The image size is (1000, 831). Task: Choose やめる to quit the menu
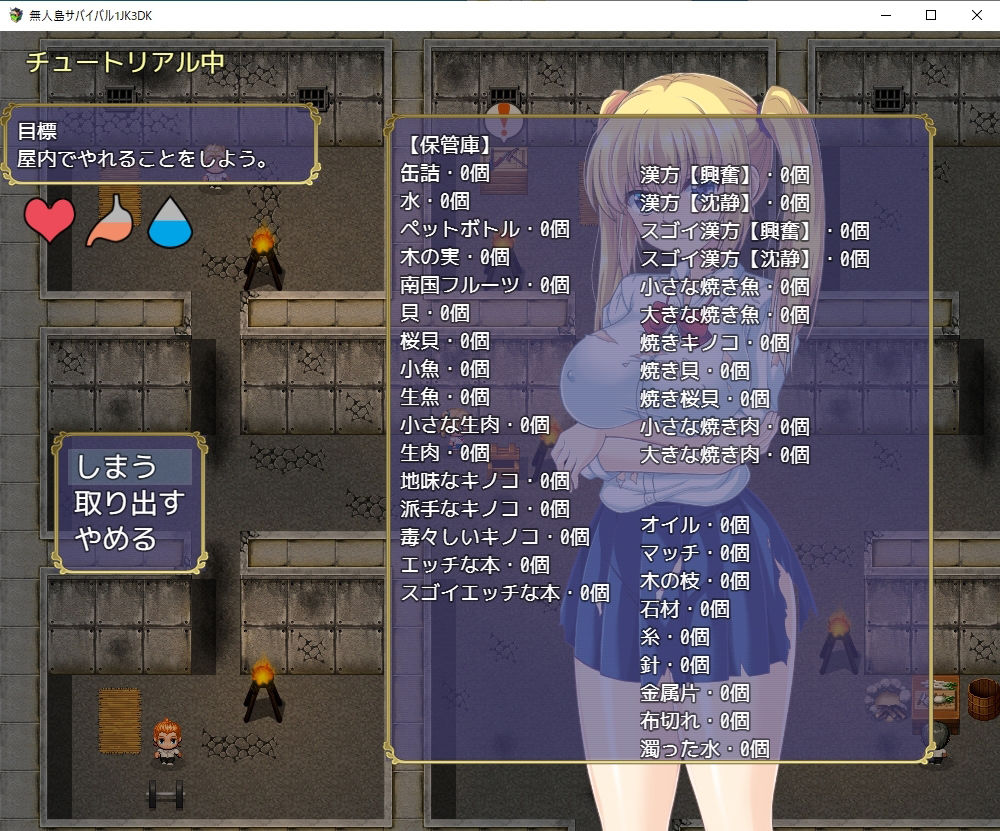[117, 539]
